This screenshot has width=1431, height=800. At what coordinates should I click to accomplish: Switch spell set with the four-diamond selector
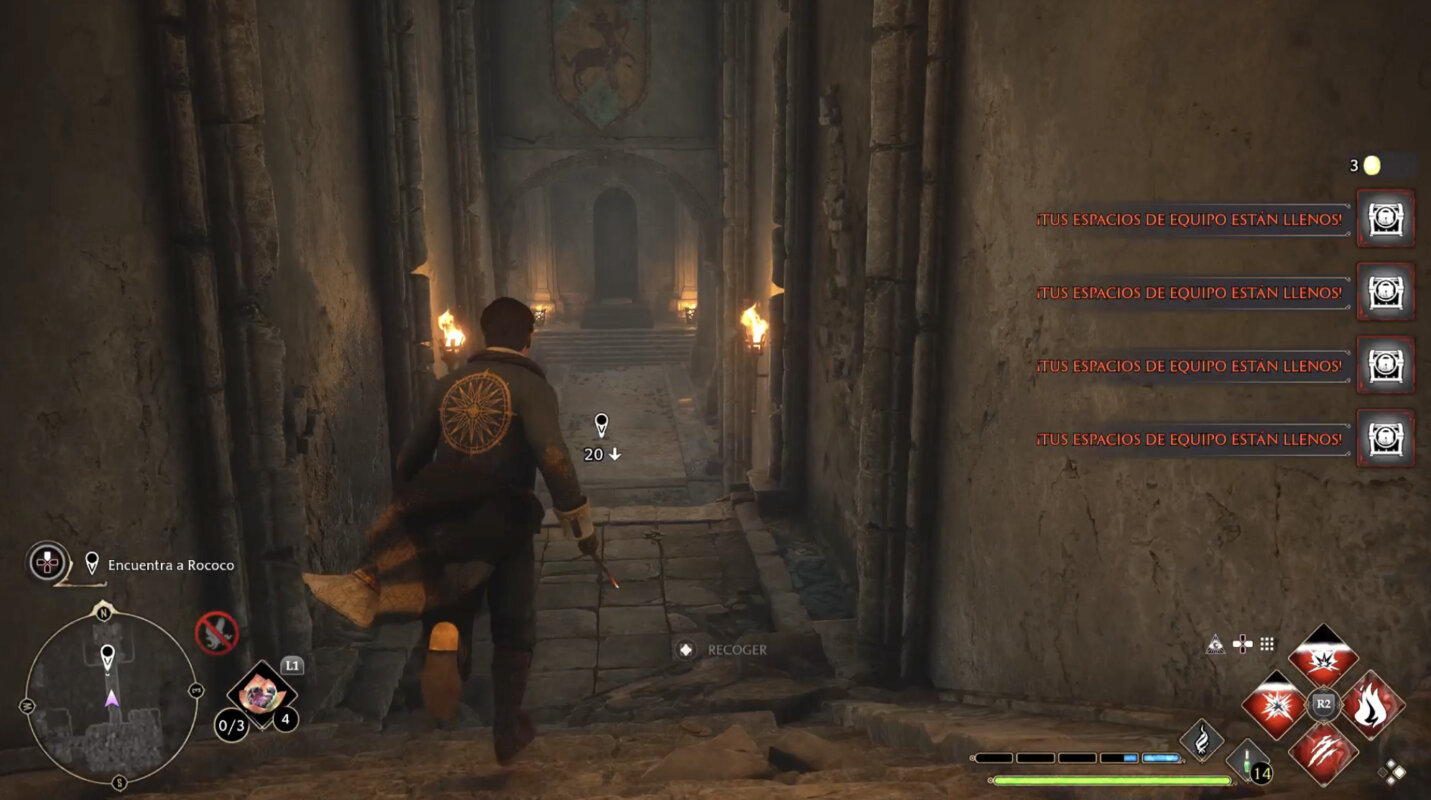tap(1393, 772)
